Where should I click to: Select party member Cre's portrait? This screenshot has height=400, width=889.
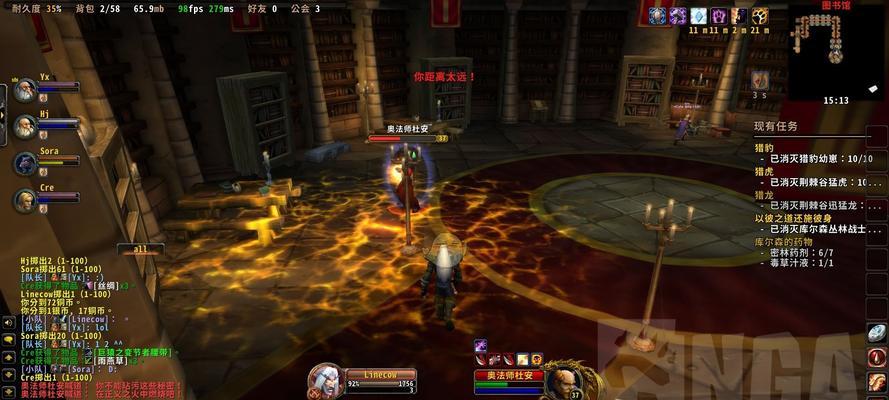click(x=24, y=200)
